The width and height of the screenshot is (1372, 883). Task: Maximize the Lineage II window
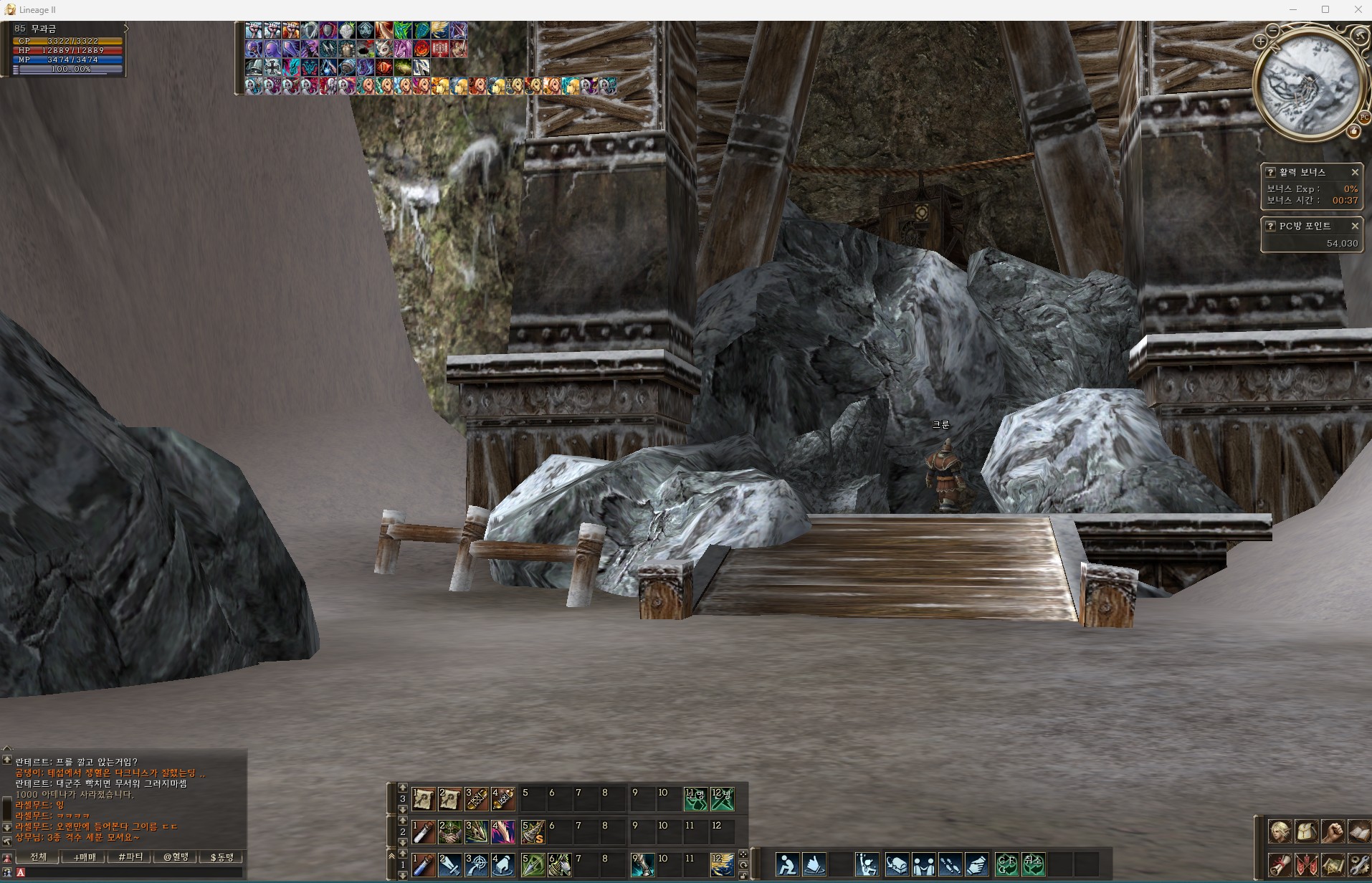pyautogui.click(x=1325, y=10)
